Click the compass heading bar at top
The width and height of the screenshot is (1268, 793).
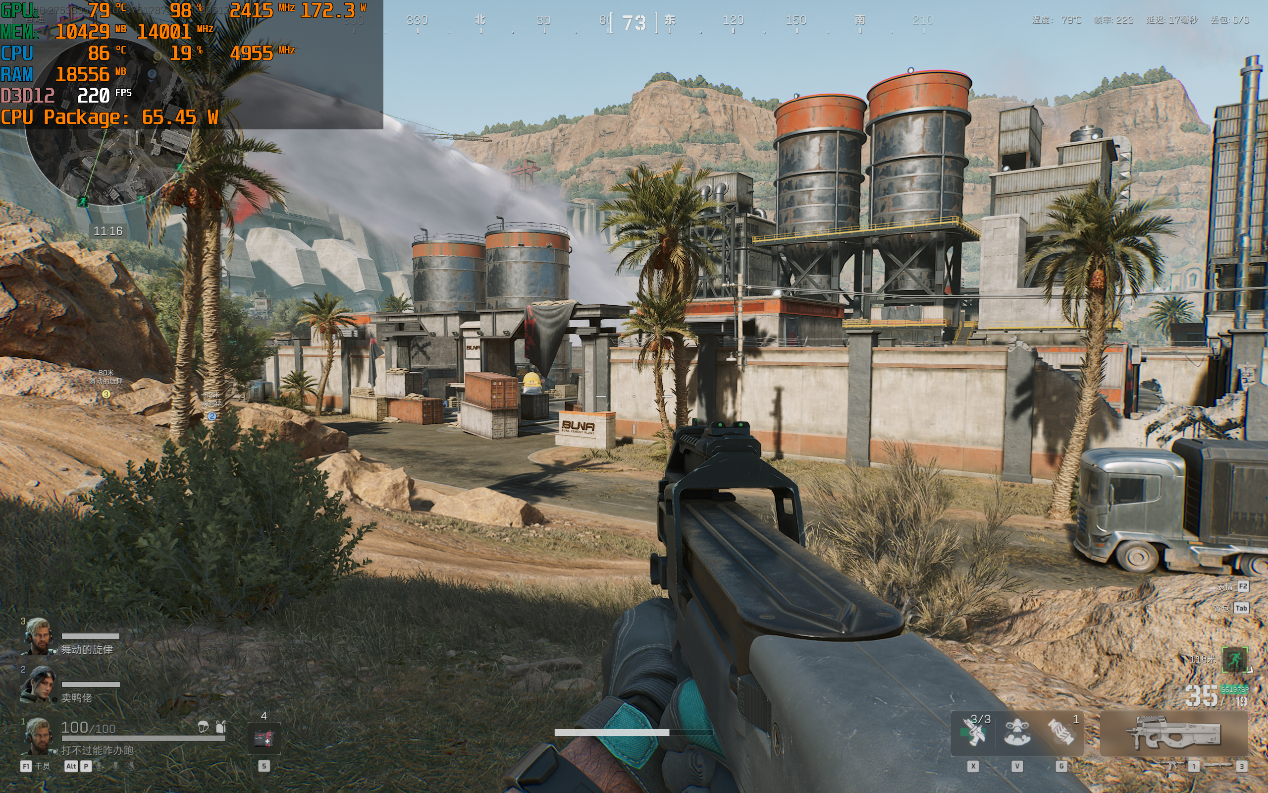point(634,22)
